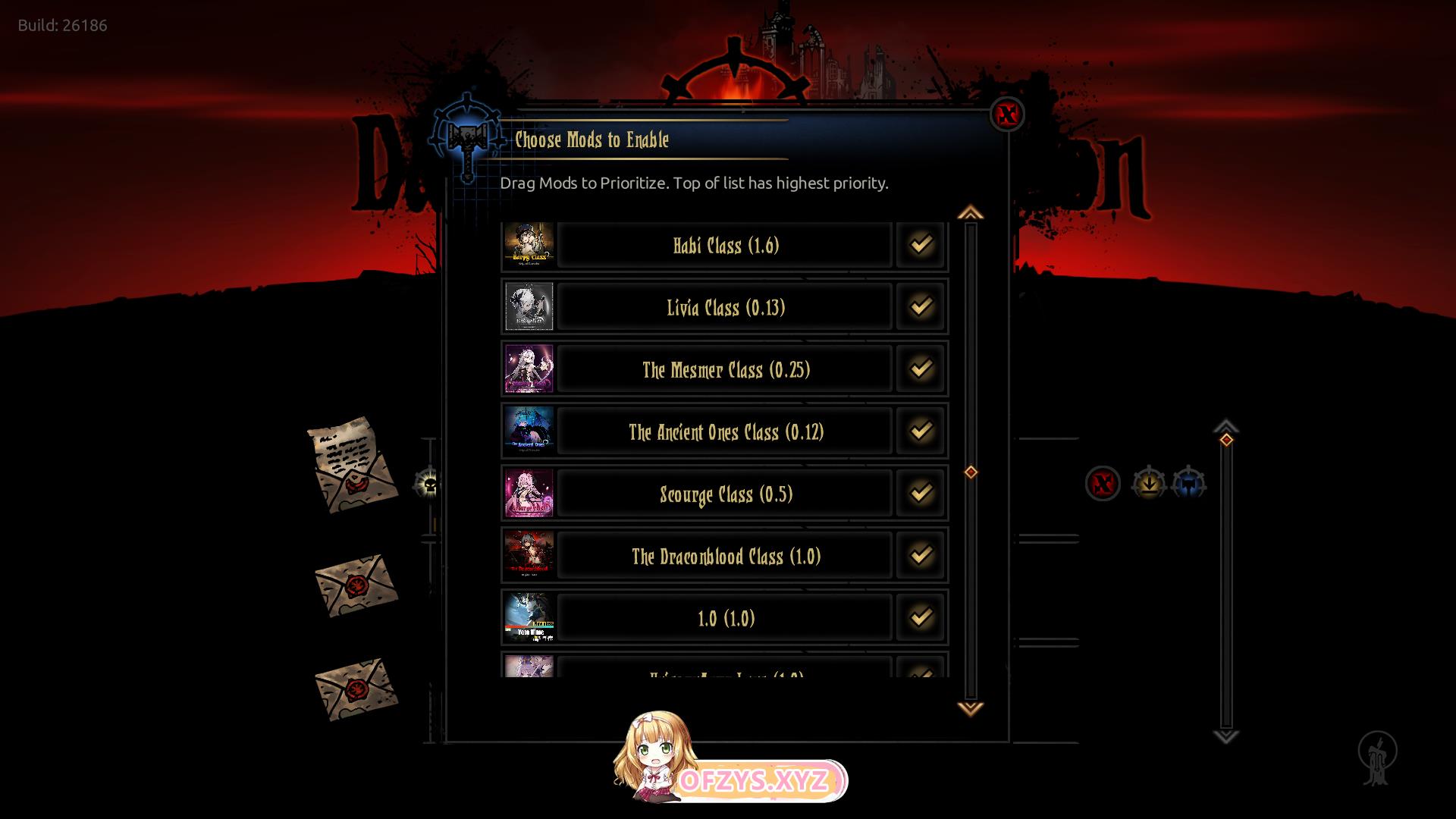Toggle the Habi Class mod checkbox
The width and height of the screenshot is (1456, 819).
coord(921,244)
